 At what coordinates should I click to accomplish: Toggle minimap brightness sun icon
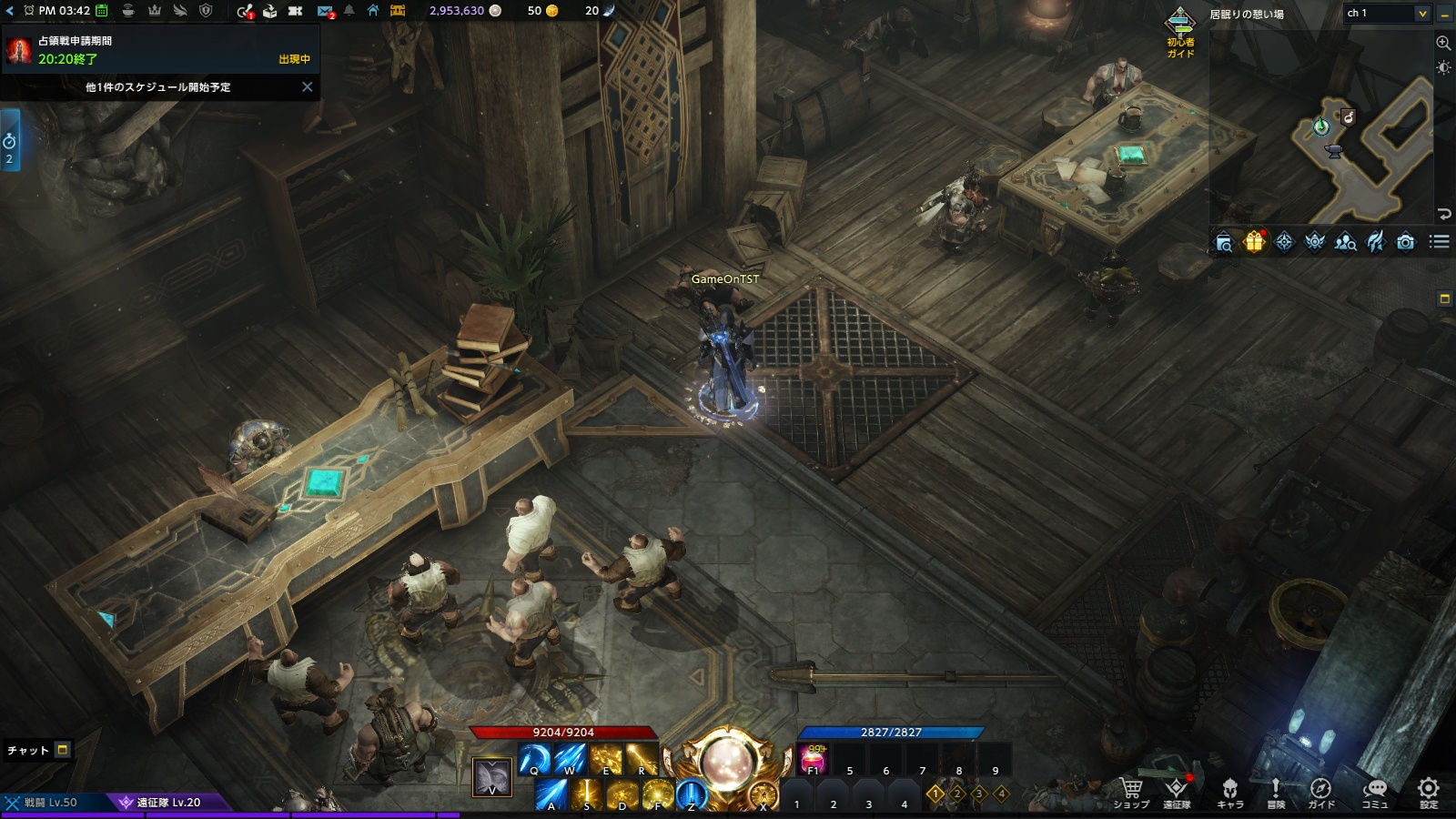click(1443, 68)
